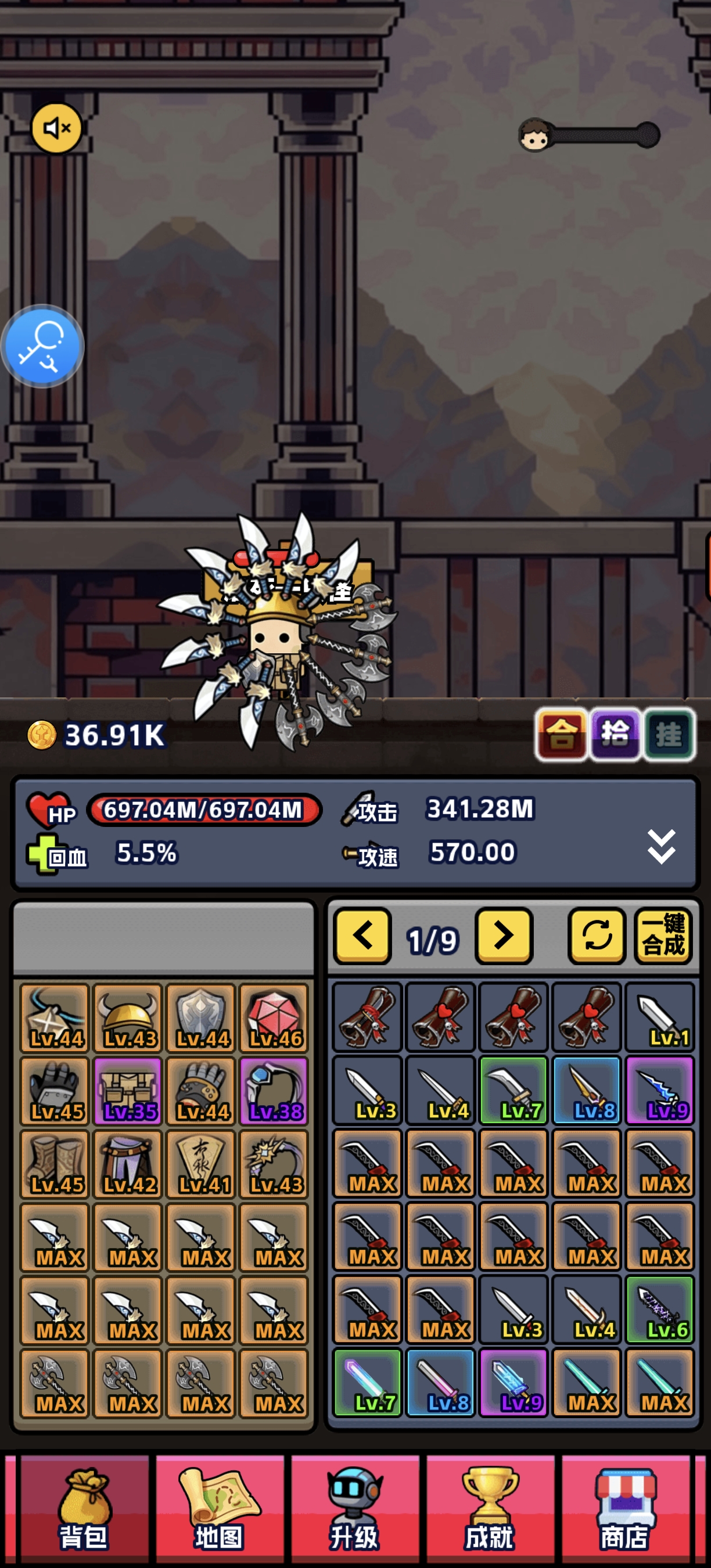Toggle the sound mute button

click(56, 128)
